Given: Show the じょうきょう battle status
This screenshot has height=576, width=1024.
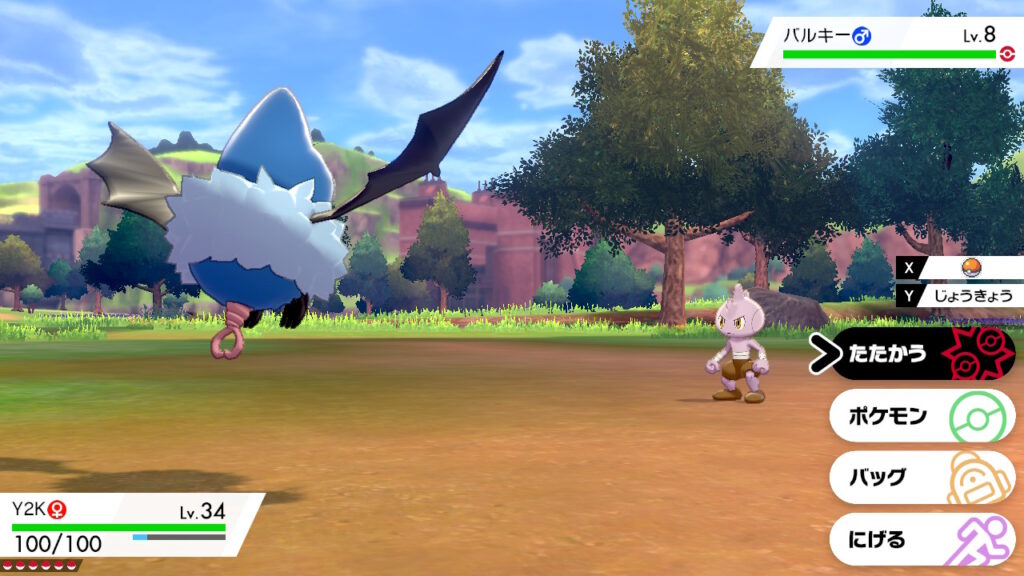Looking at the screenshot, I should click(968, 295).
